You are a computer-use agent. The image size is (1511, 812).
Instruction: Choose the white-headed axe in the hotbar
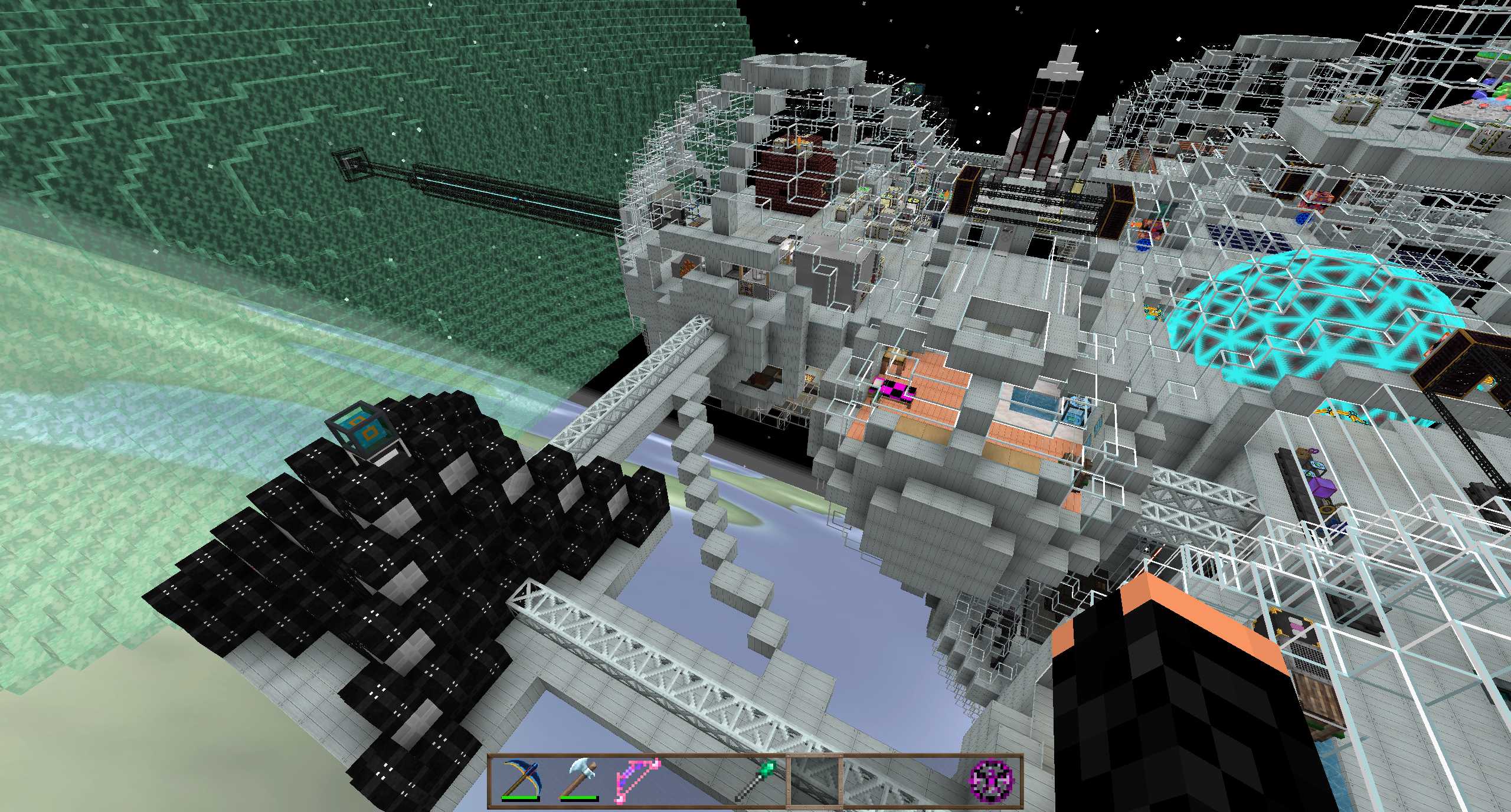pyautogui.click(x=579, y=780)
